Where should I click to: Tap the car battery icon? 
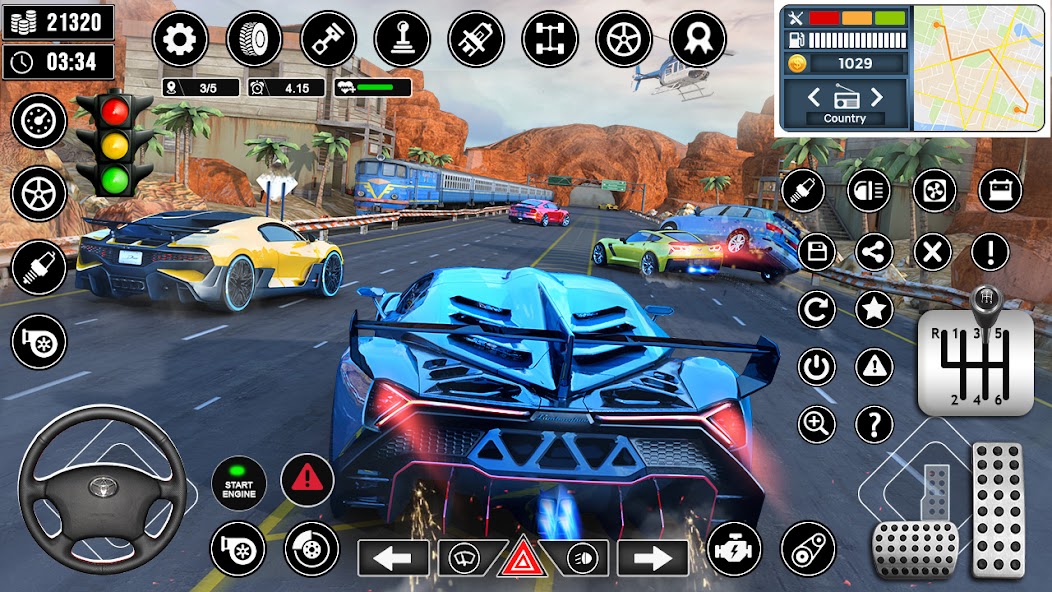pyautogui.click(x=999, y=190)
